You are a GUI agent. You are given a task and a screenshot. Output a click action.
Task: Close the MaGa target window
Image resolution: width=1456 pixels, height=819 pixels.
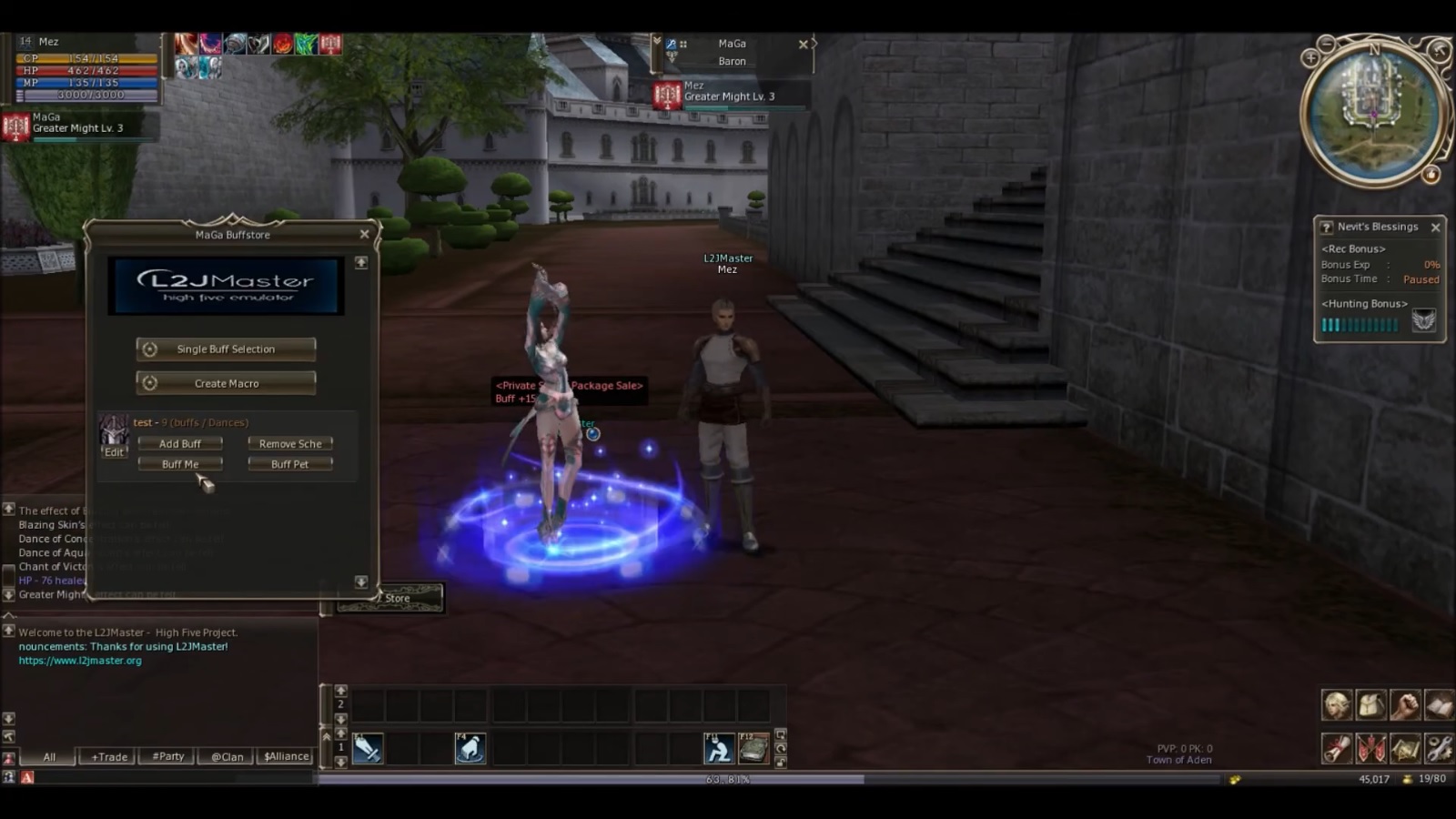[804, 44]
